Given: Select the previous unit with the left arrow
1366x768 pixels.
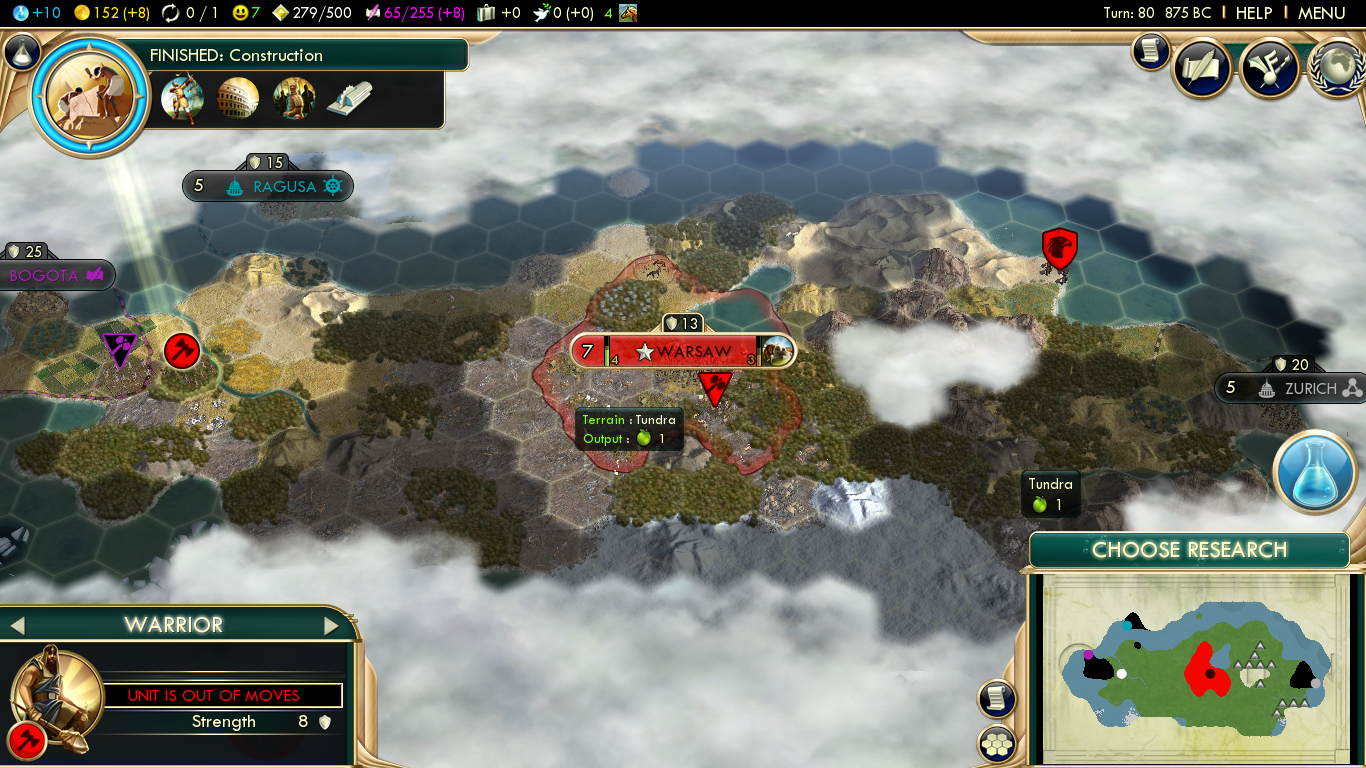Looking at the screenshot, I should click(x=18, y=624).
